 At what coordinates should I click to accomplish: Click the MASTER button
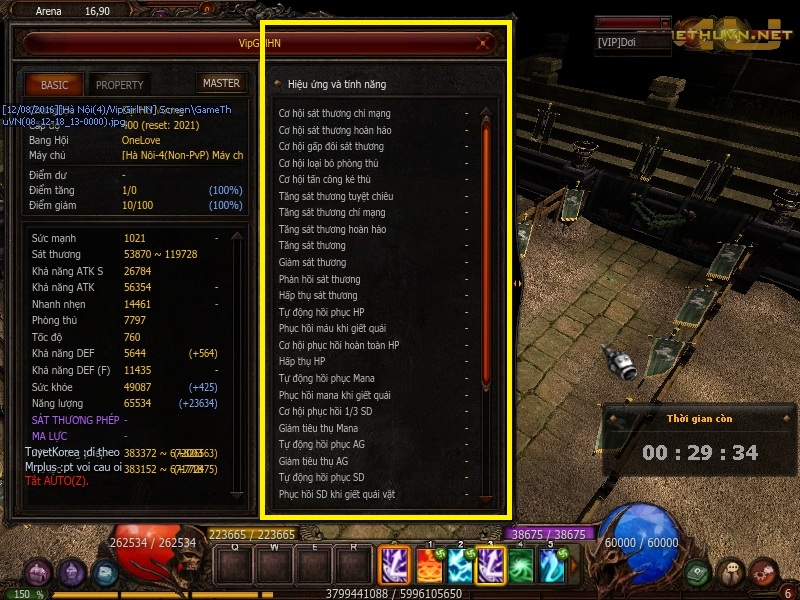coord(221,83)
